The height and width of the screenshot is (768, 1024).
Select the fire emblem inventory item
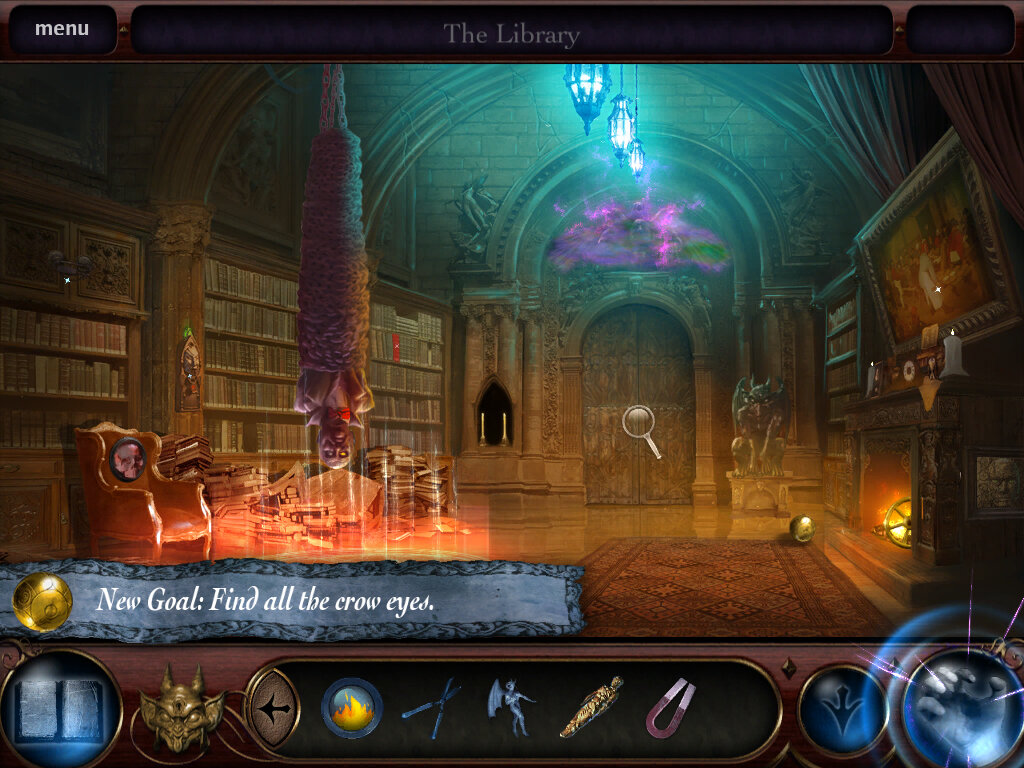pyautogui.click(x=352, y=708)
